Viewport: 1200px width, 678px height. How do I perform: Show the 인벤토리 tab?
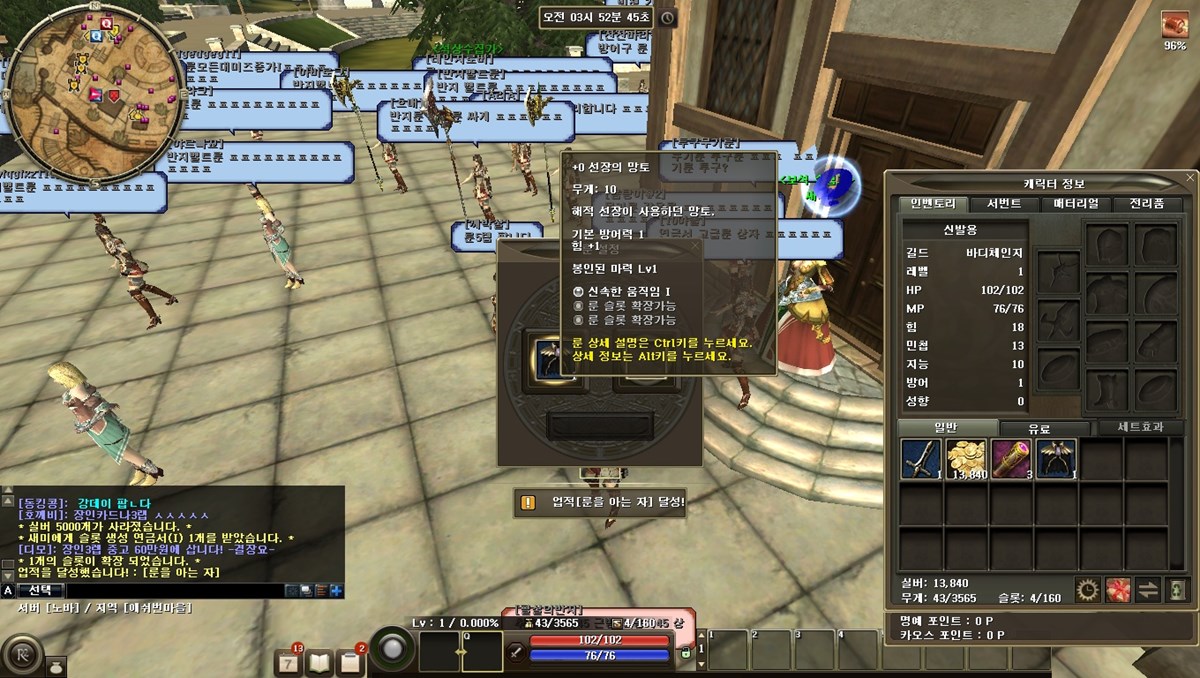[933, 204]
